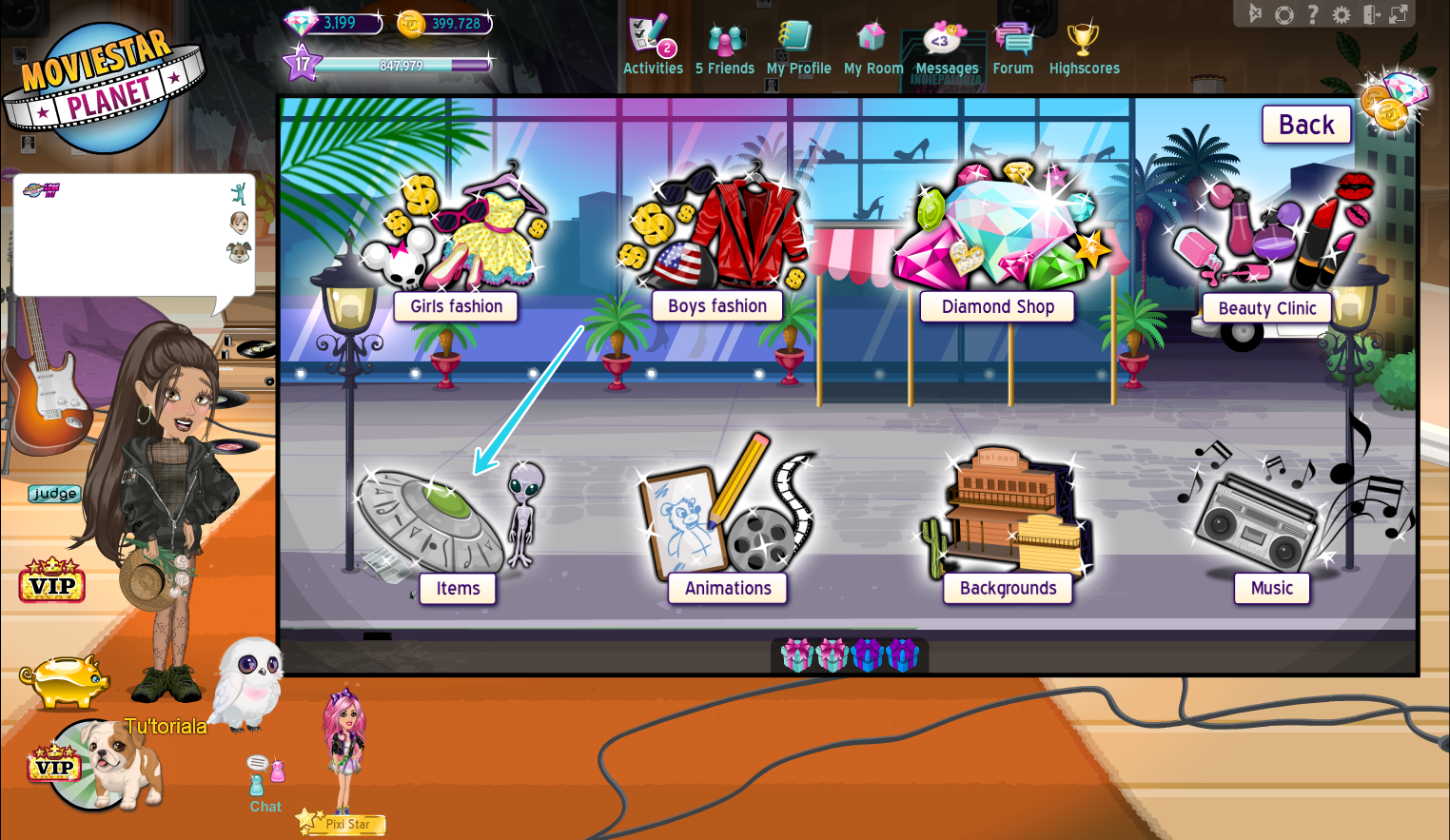This screenshot has width=1450, height=840.
Task: Switch to the Messages tab
Action: (946, 43)
